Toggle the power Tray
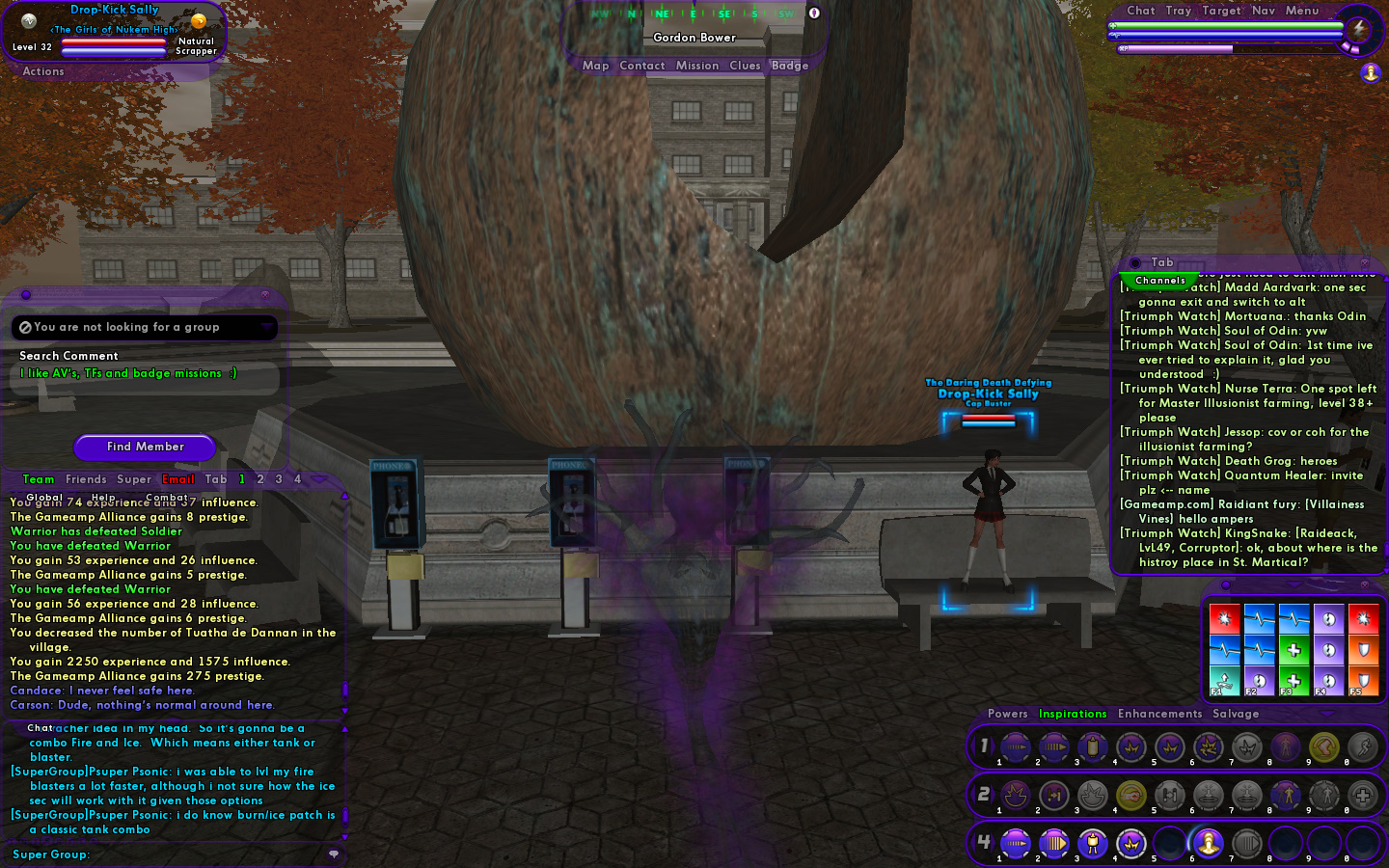1389x868 pixels. [1178, 11]
